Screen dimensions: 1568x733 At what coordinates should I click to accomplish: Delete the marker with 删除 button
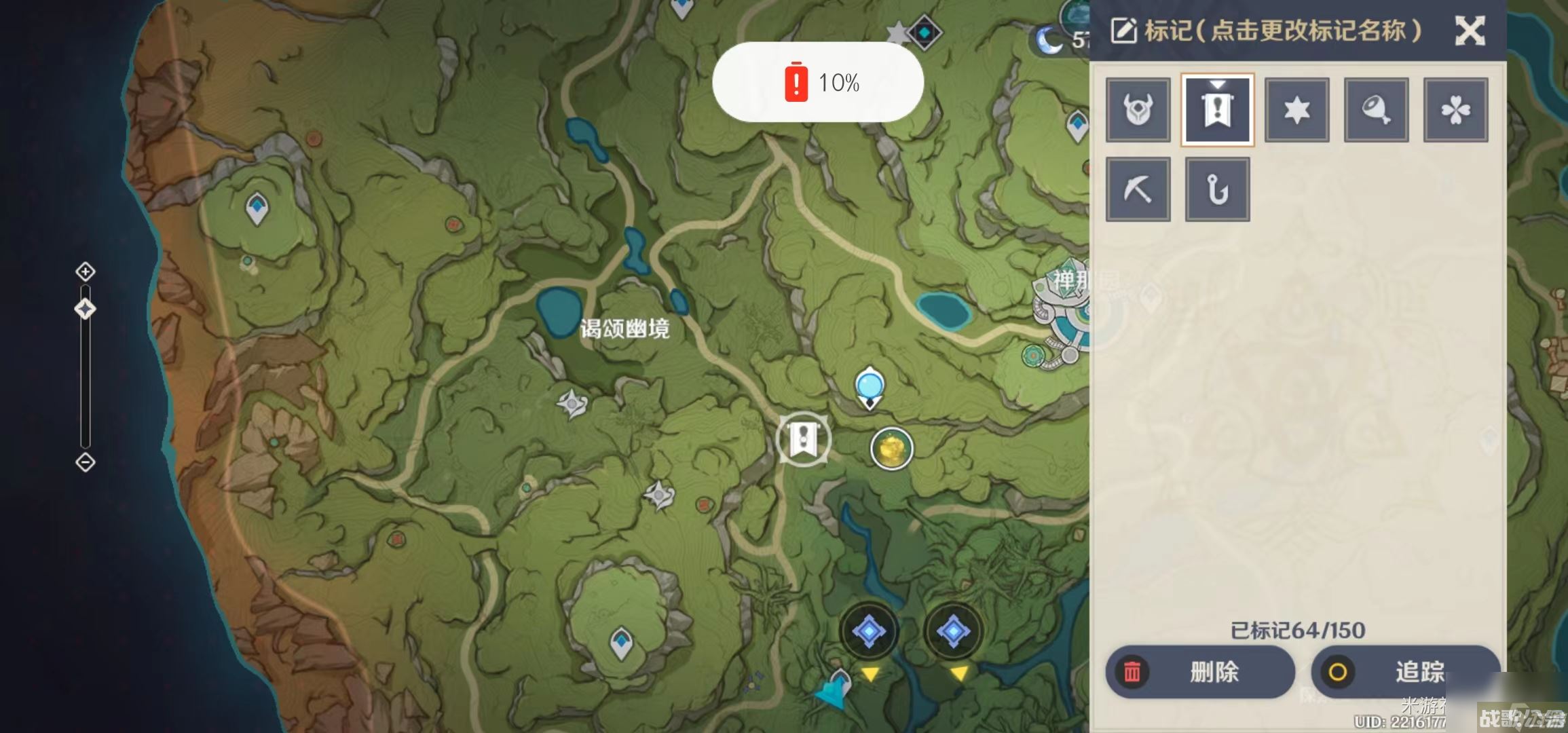coord(1199,672)
